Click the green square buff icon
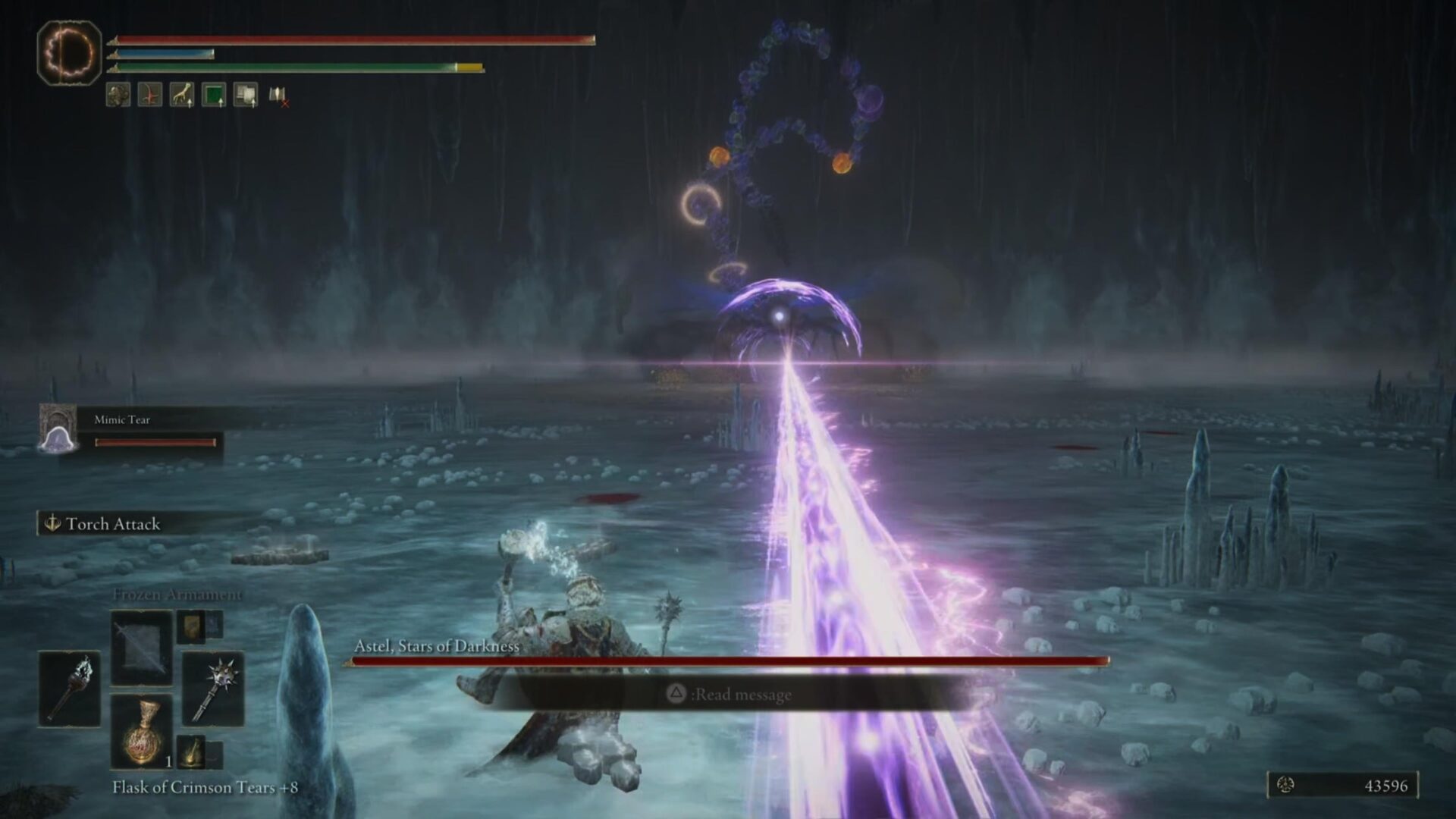 point(214,95)
